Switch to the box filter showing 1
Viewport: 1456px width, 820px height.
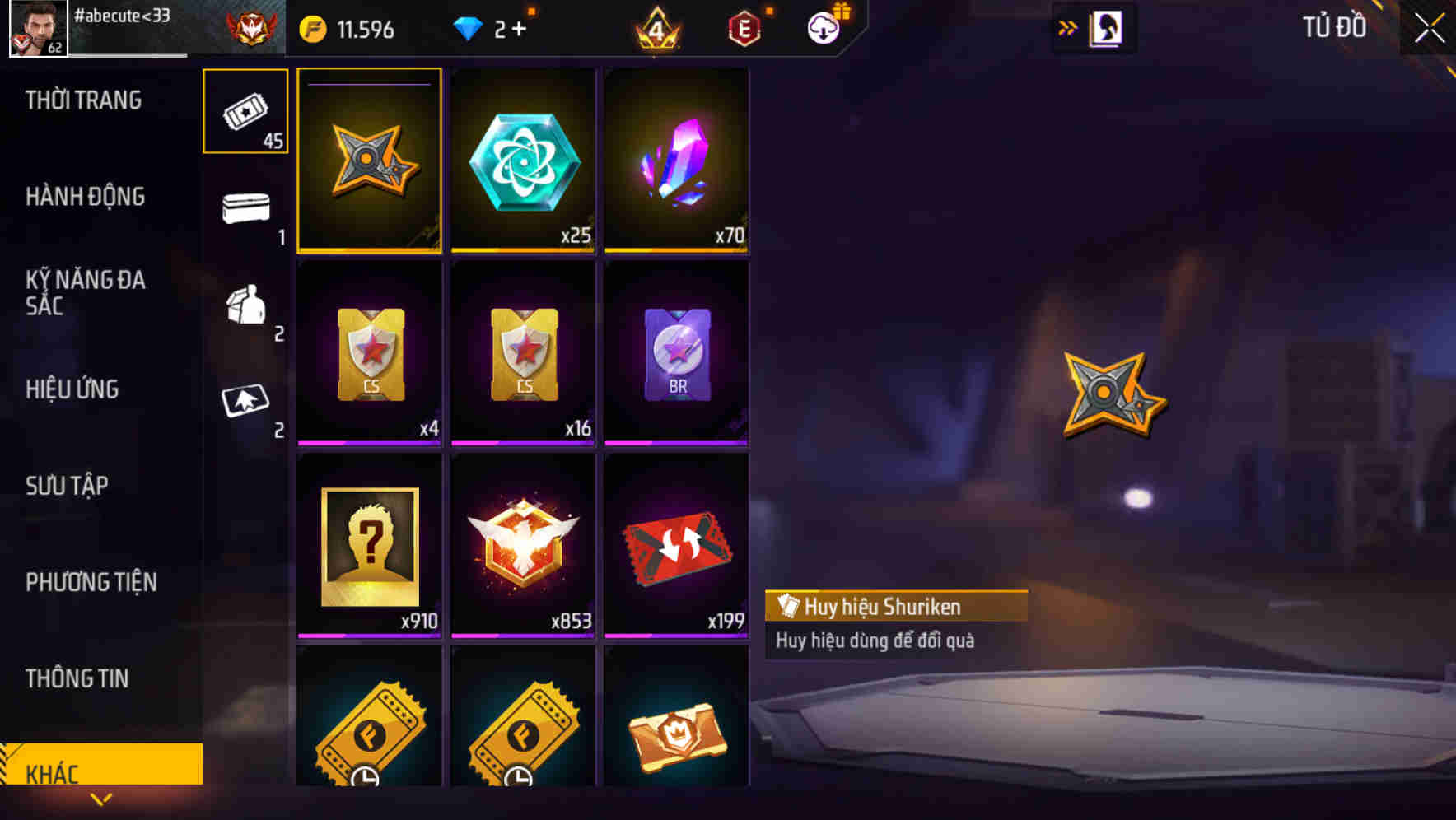click(245, 212)
